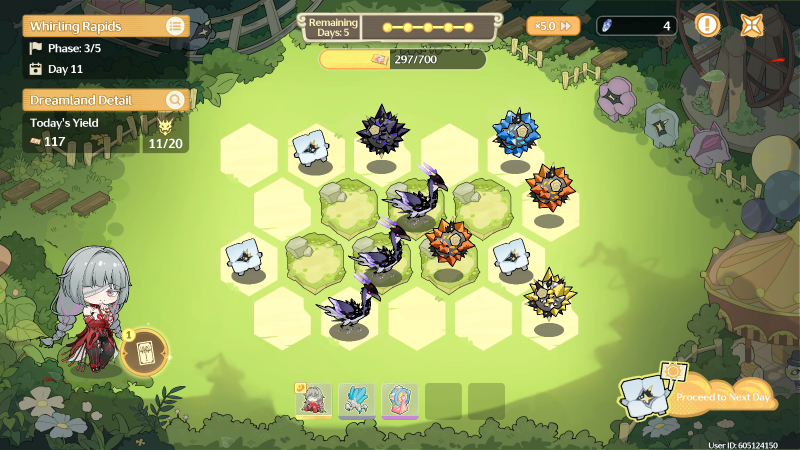Open the Dreamland Detail magnifier
The width and height of the screenshot is (800, 450).
(x=175, y=100)
